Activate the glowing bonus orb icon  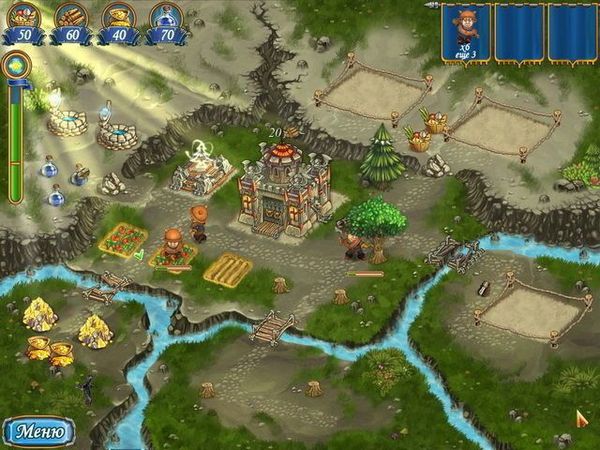pyautogui.click(x=16, y=66)
